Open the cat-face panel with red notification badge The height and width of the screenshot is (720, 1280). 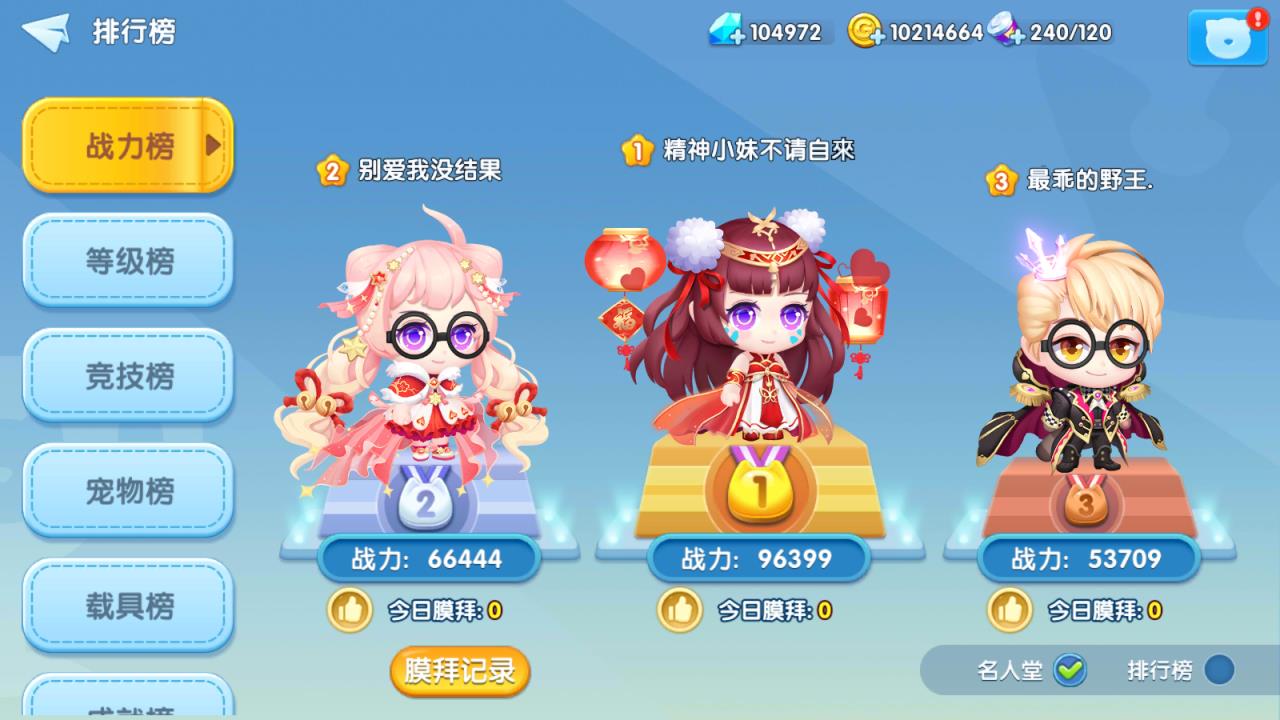[x=1226, y=38]
